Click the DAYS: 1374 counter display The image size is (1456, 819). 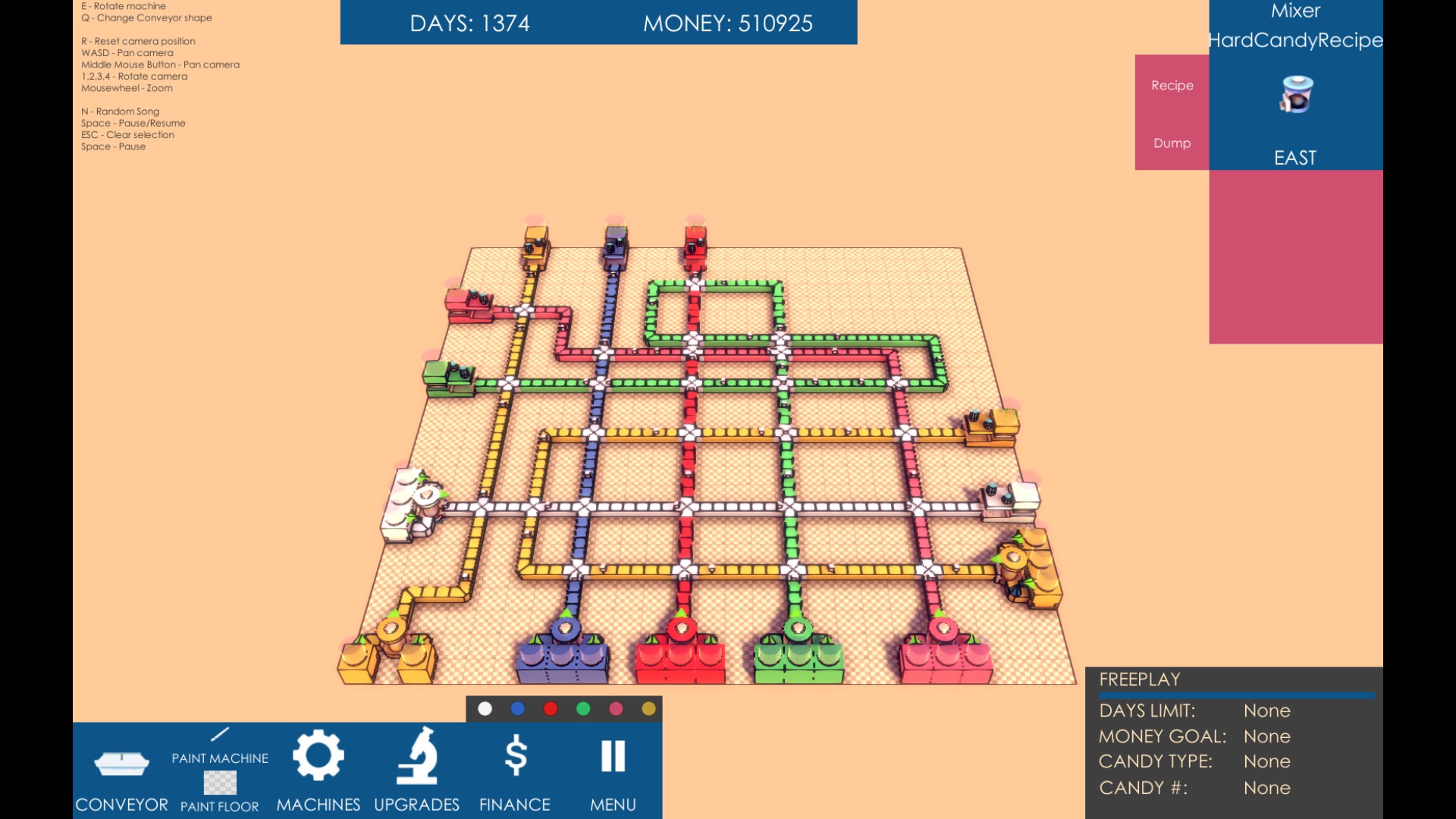(471, 23)
